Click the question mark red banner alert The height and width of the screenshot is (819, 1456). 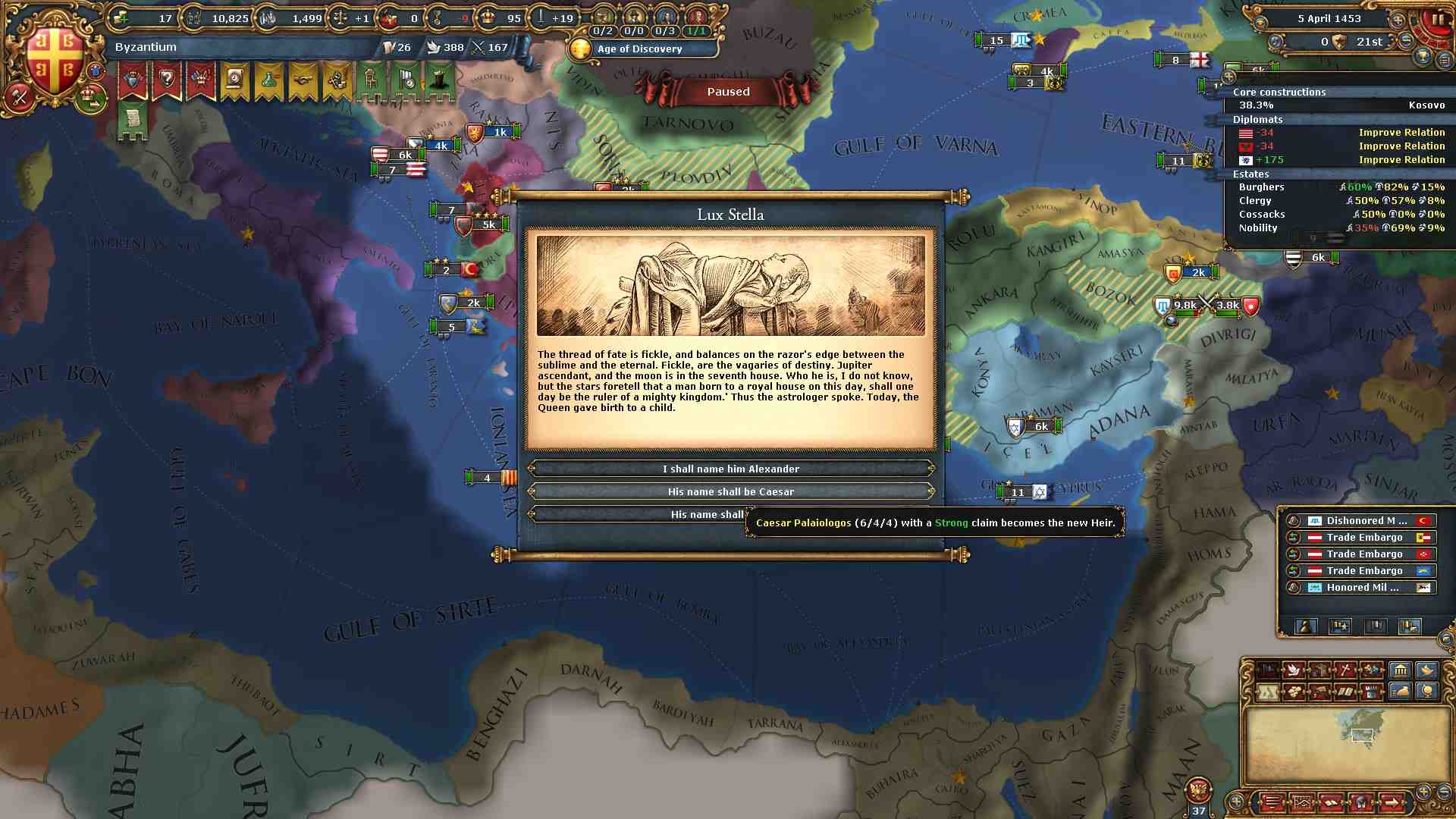tap(166, 80)
